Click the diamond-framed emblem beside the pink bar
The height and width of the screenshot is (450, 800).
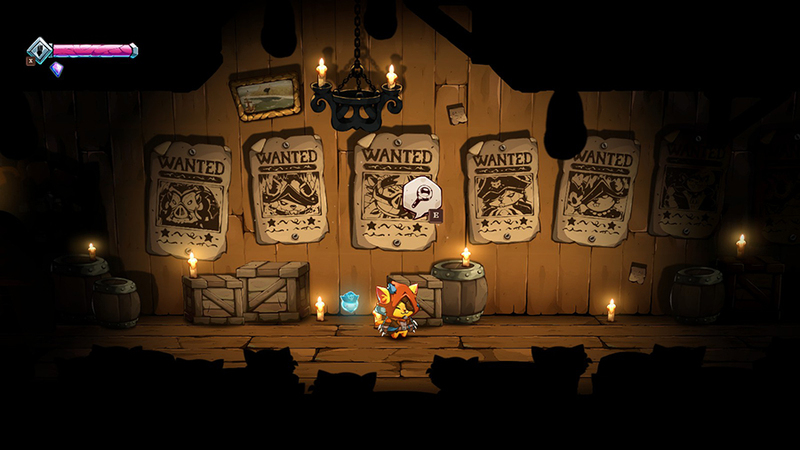[40, 49]
